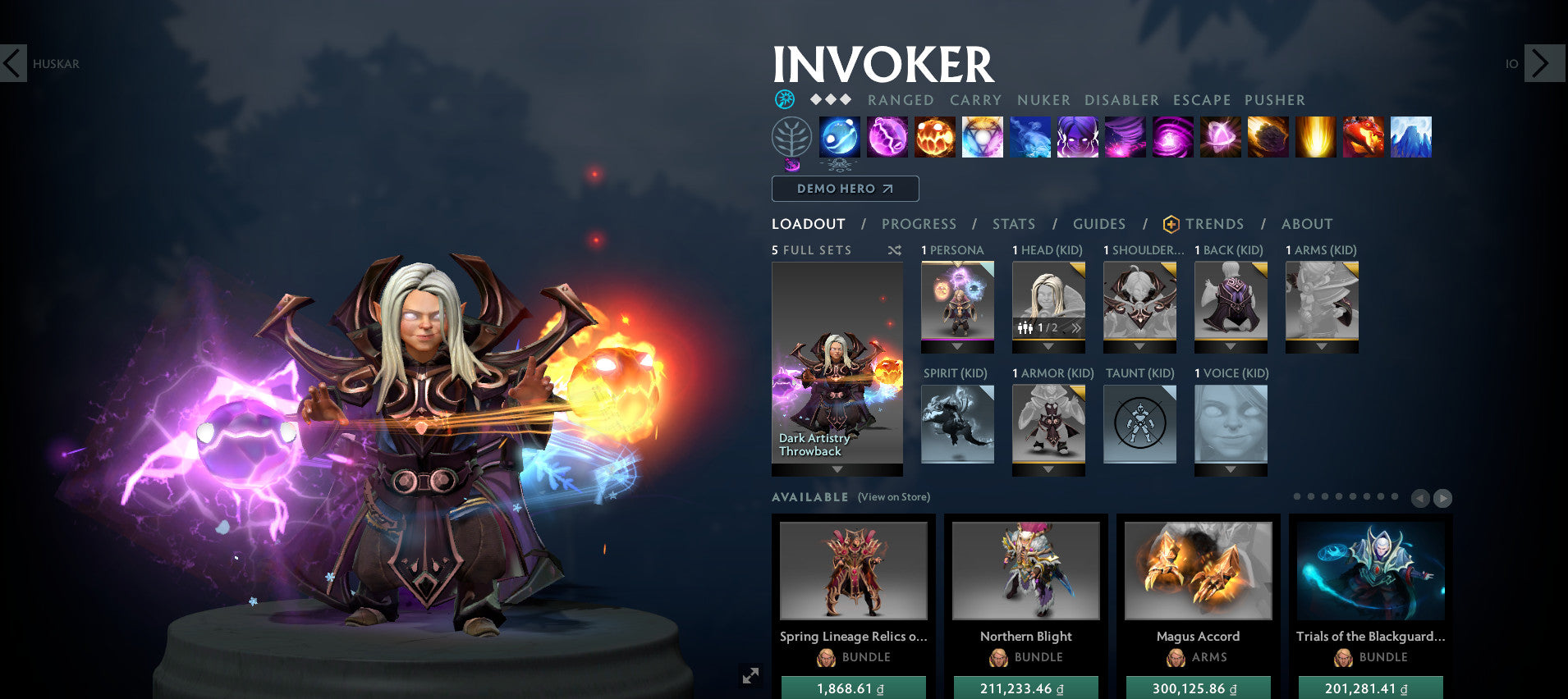Click the DEMO HERO button
This screenshot has height=699, width=1568.
[845, 189]
